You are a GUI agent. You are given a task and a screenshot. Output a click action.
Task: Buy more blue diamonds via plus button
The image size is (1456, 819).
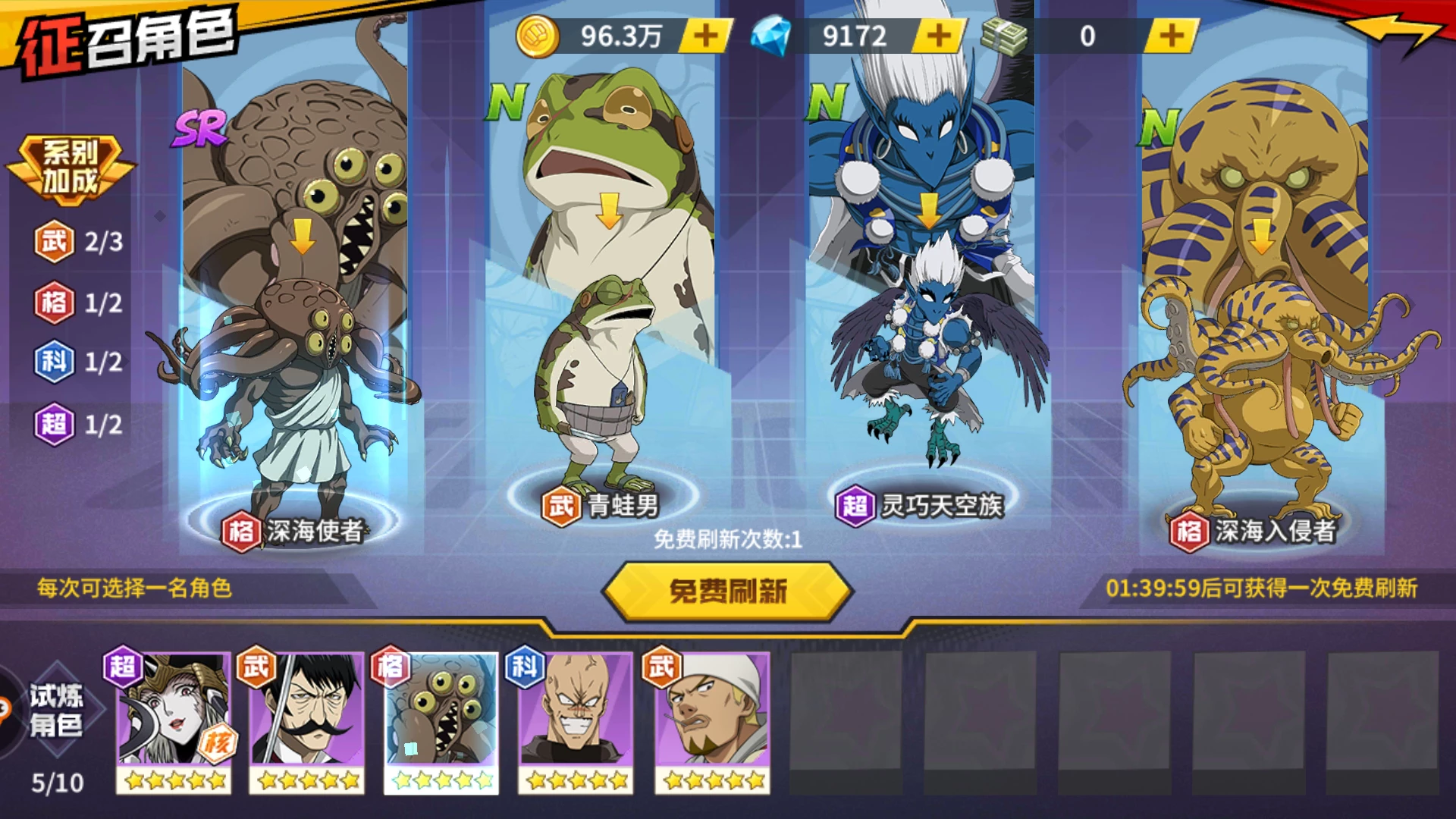(940, 36)
